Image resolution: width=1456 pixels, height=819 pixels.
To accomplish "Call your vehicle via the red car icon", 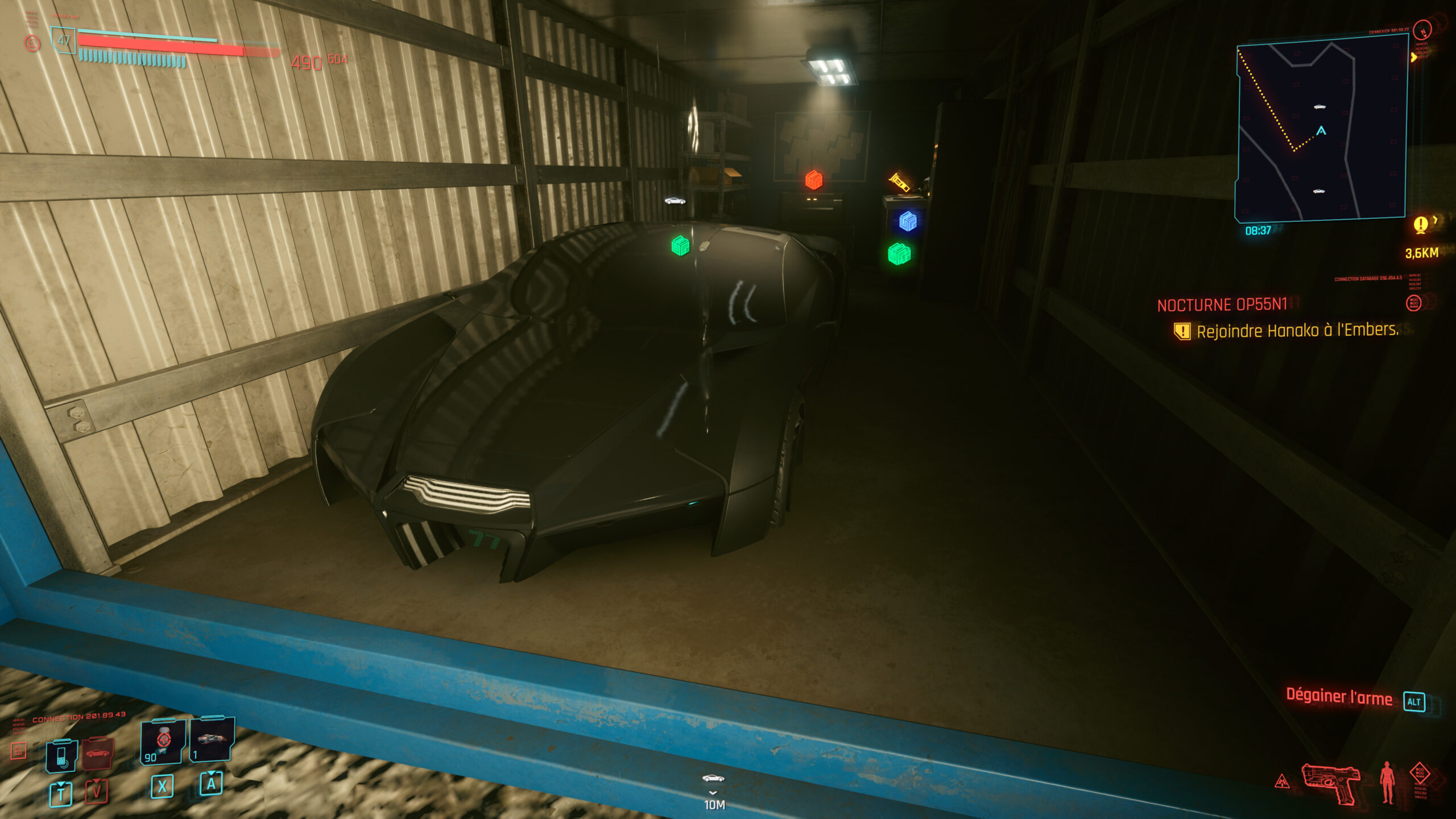I will (97, 755).
